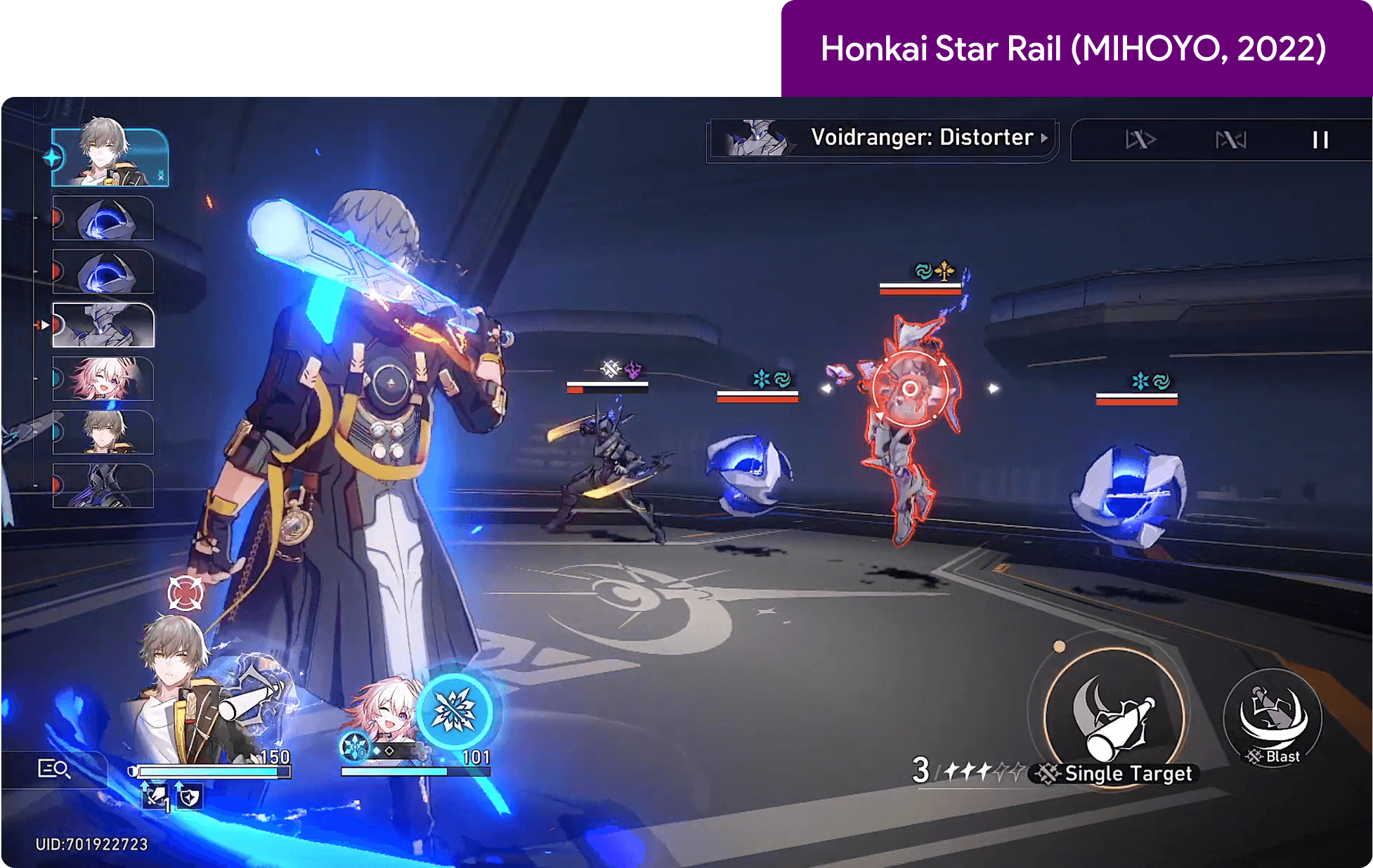
Task: Toggle auto-battle mode
Action: click(1230, 140)
